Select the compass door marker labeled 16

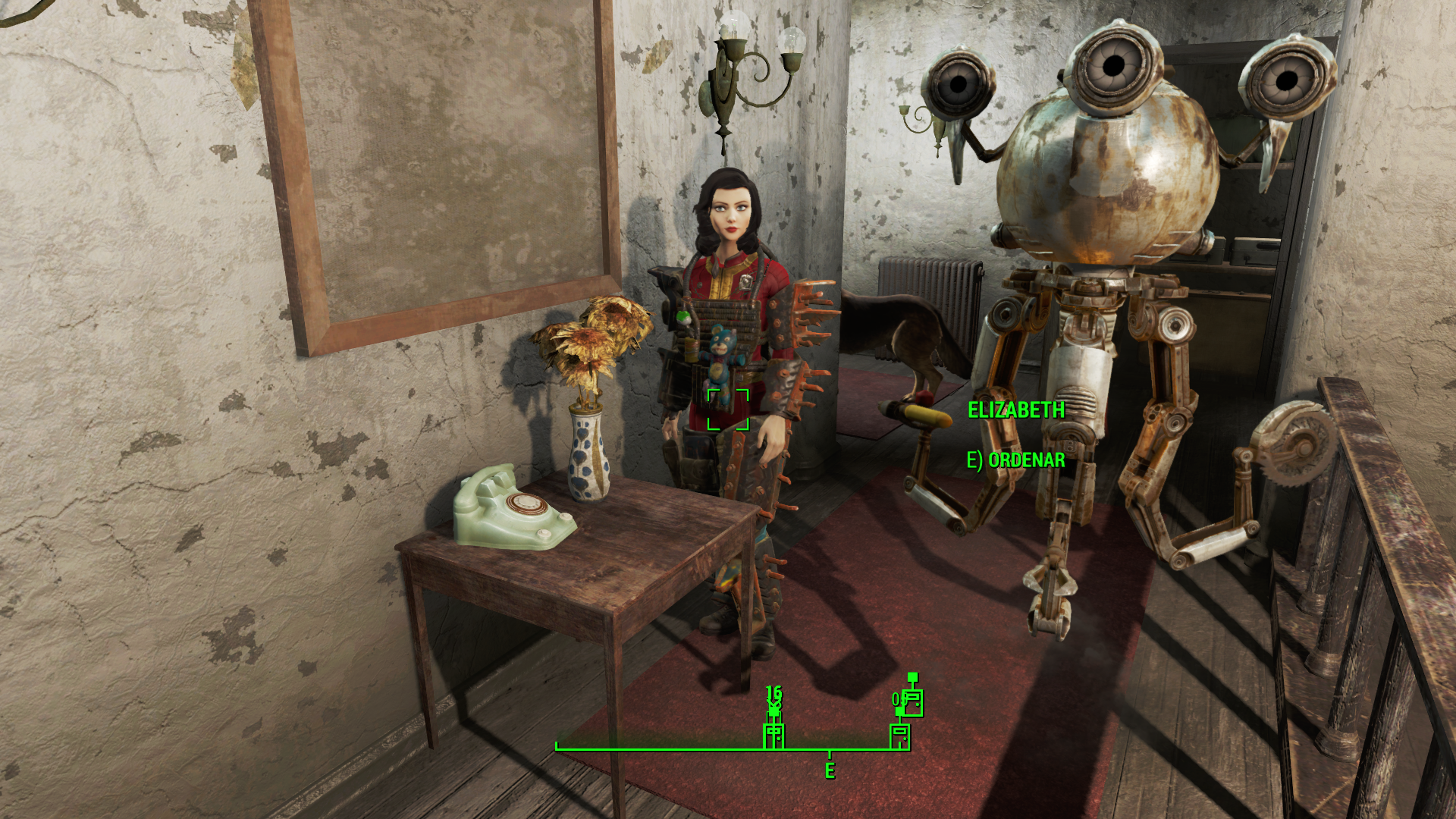tap(773, 735)
